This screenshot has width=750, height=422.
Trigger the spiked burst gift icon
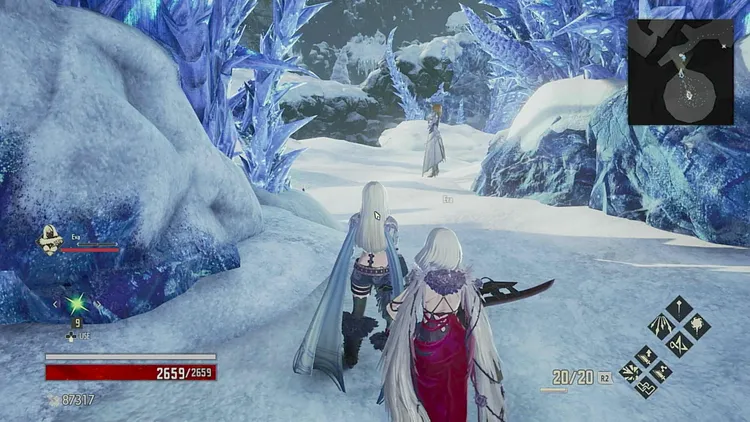(698, 324)
